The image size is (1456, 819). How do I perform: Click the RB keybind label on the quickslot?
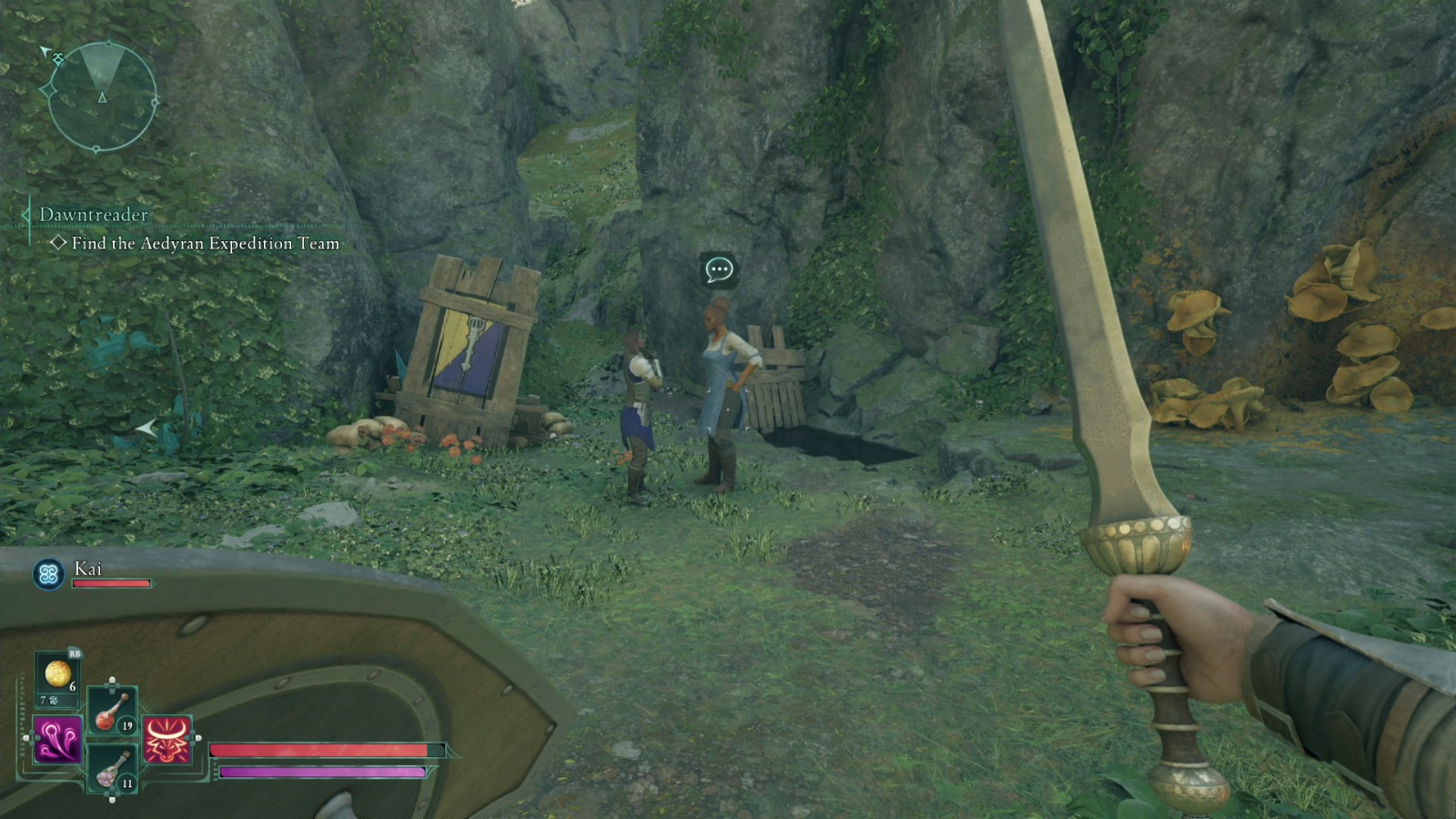coord(75,653)
